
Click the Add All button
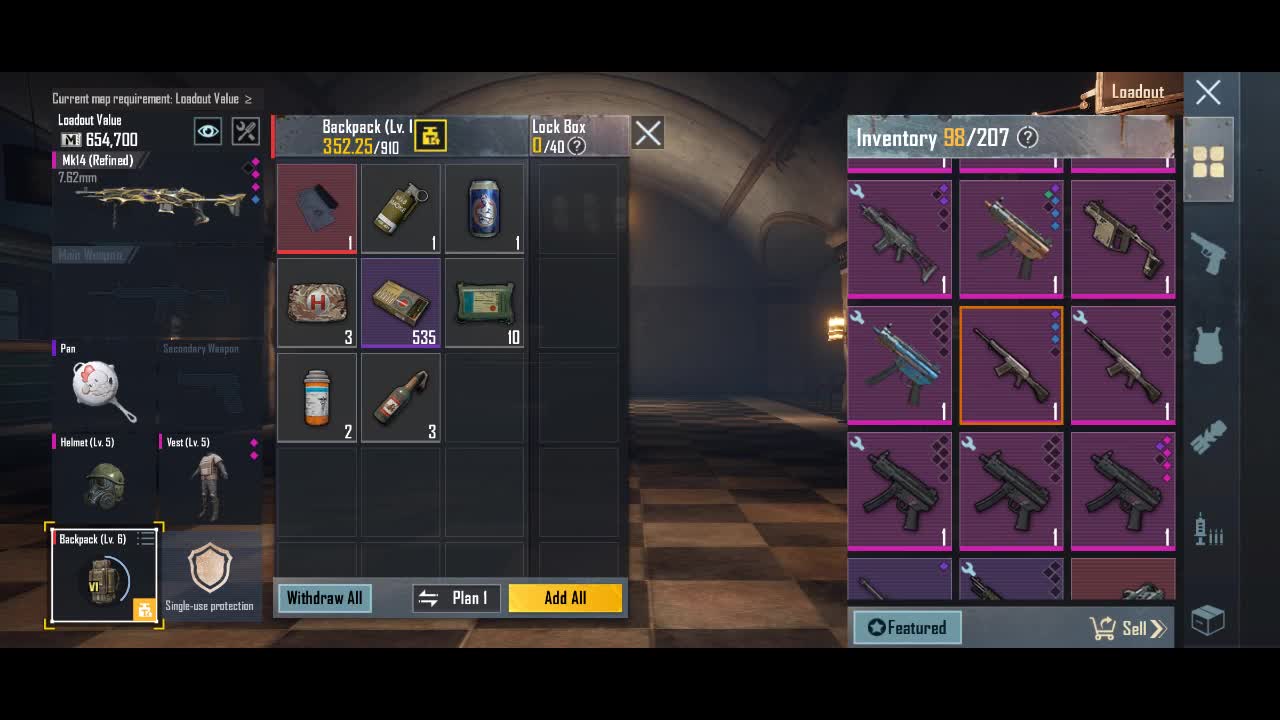[565, 598]
